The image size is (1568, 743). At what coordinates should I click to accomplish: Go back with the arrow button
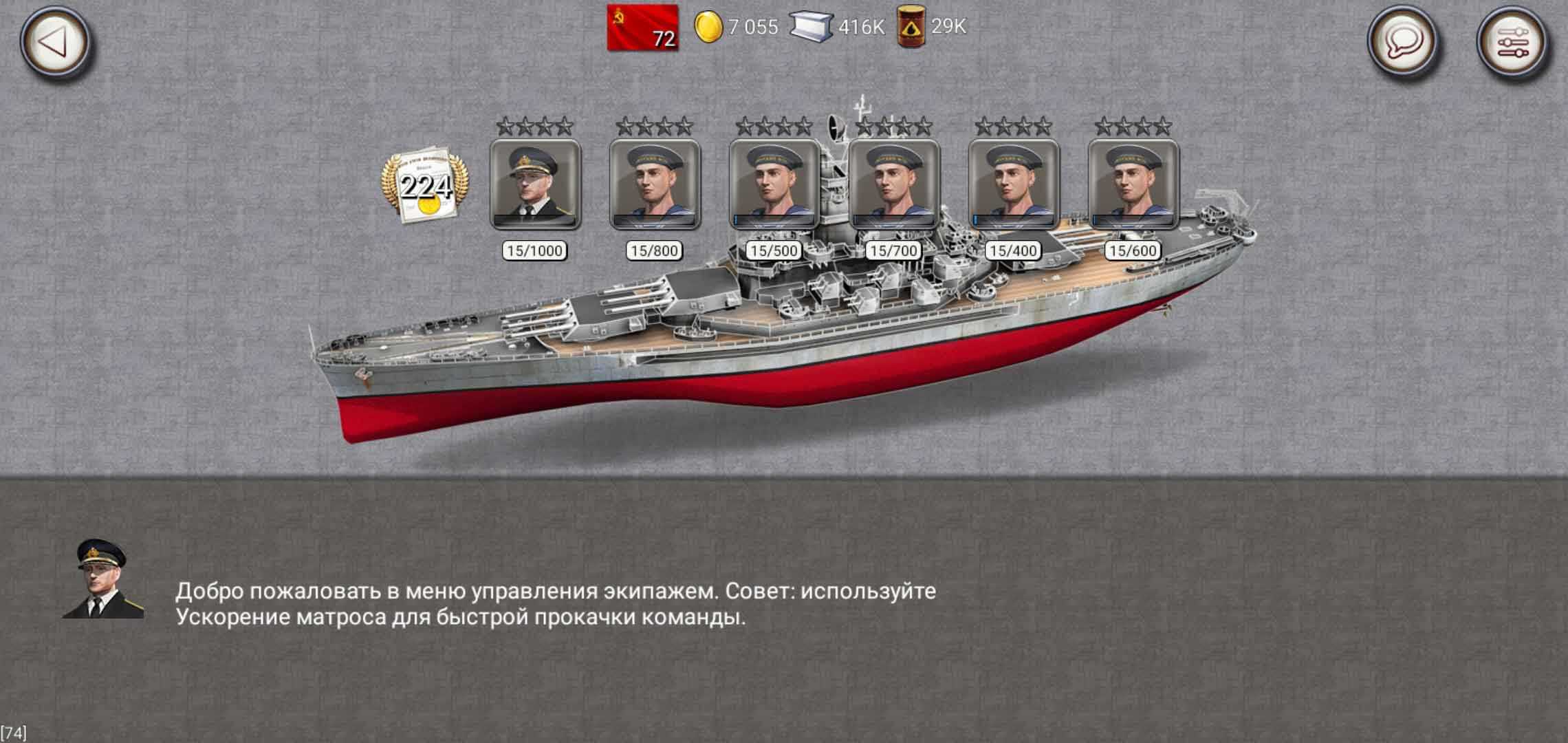coord(54,42)
